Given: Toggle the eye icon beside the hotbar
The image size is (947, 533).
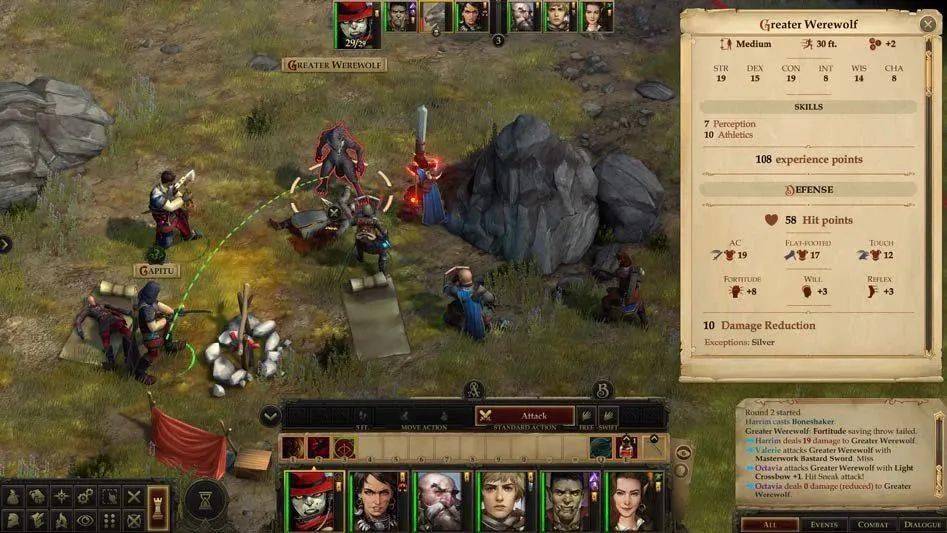Looking at the screenshot, I should tap(684, 452).
